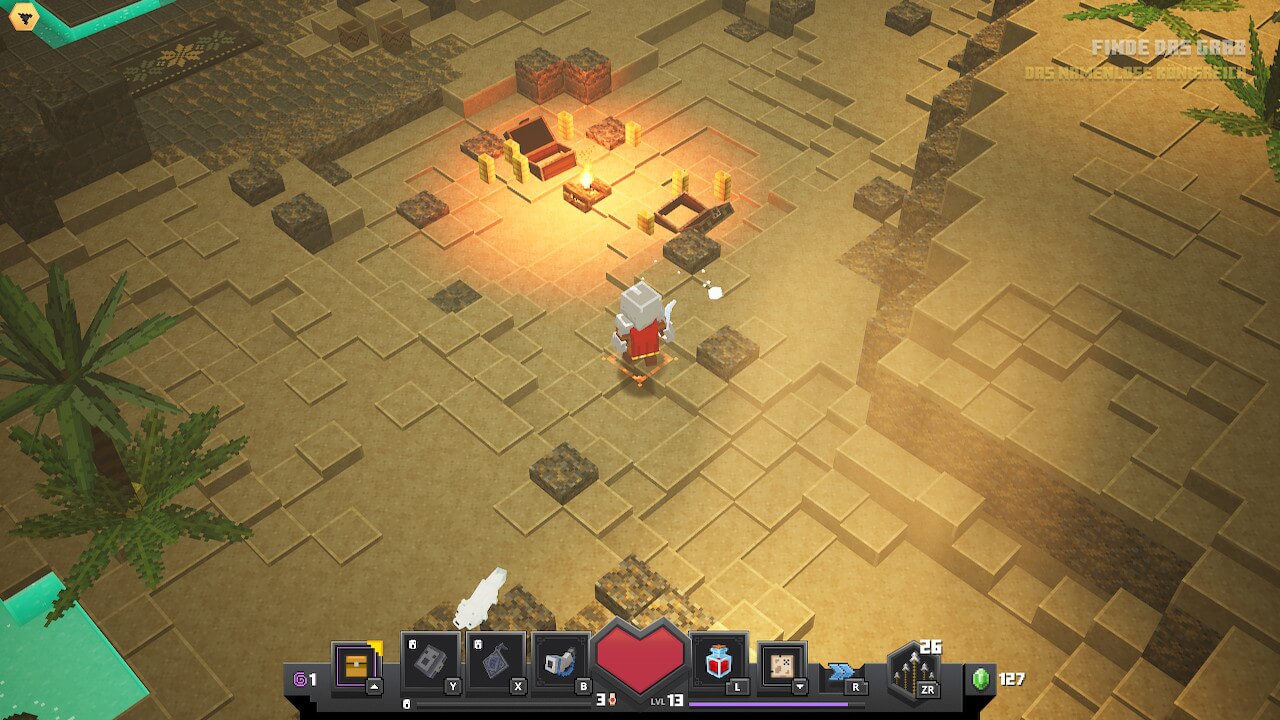This screenshot has height=720, width=1280.
Task: Select the Finde das Grab objective
Action: coord(1169,47)
